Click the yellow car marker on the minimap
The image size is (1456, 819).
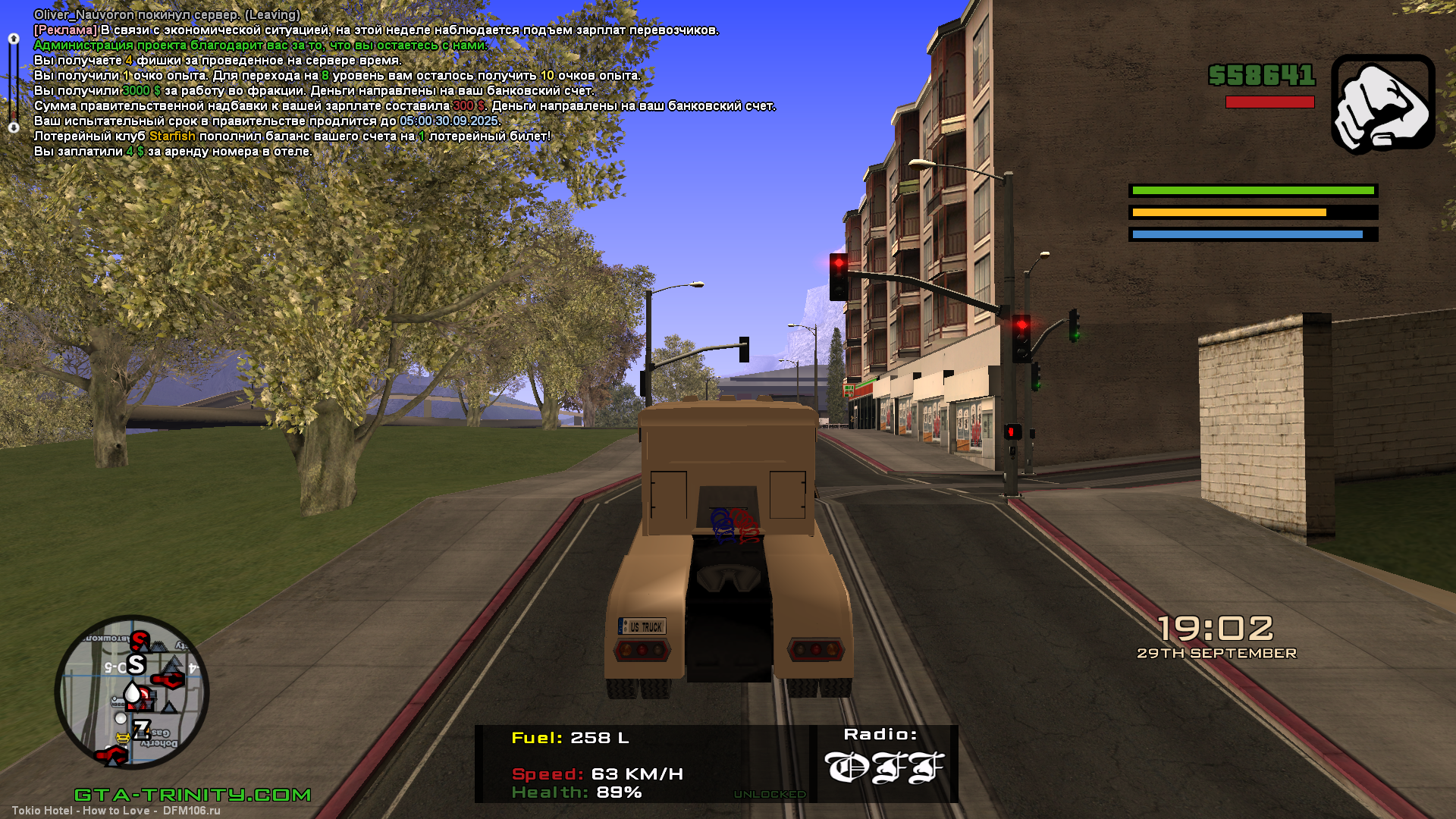pyautogui.click(x=121, y=738)
